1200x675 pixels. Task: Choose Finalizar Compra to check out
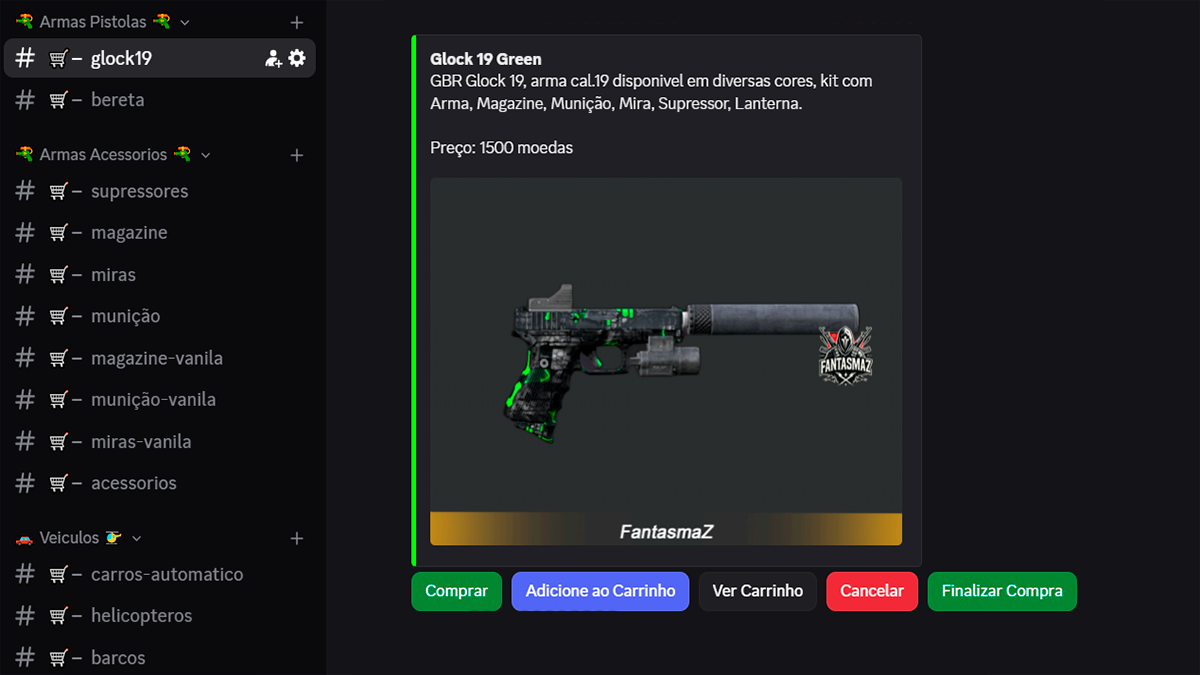[1001, 591]
